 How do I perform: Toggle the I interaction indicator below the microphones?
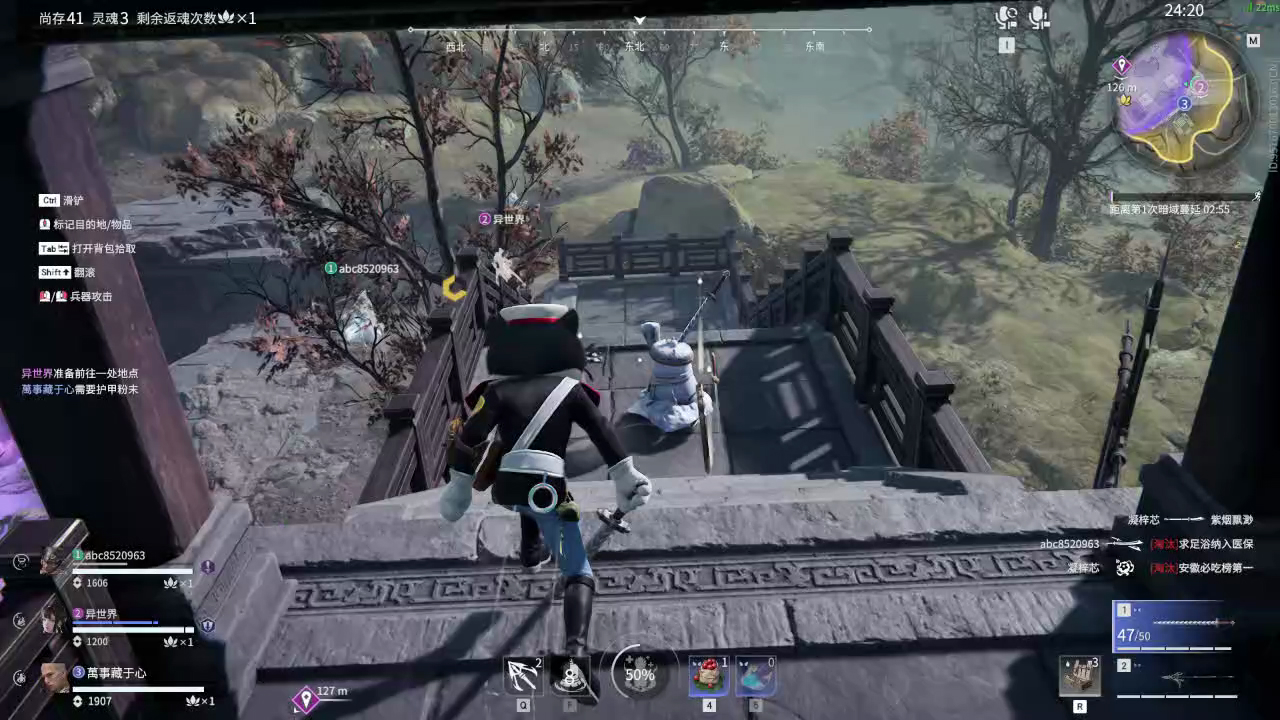pos(1007,45)
